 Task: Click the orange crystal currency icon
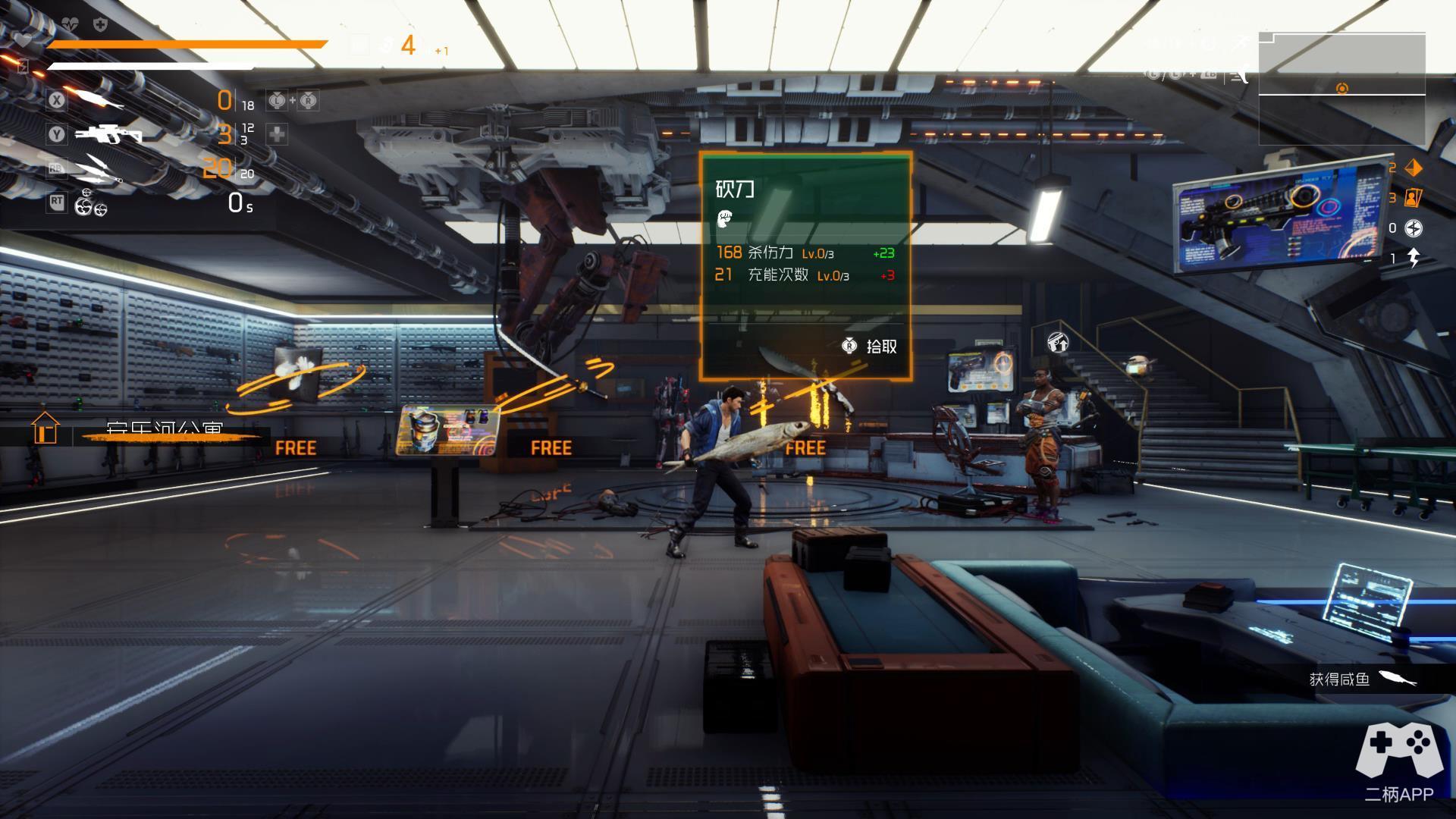pyautogui.click(x=1414, y=168)
